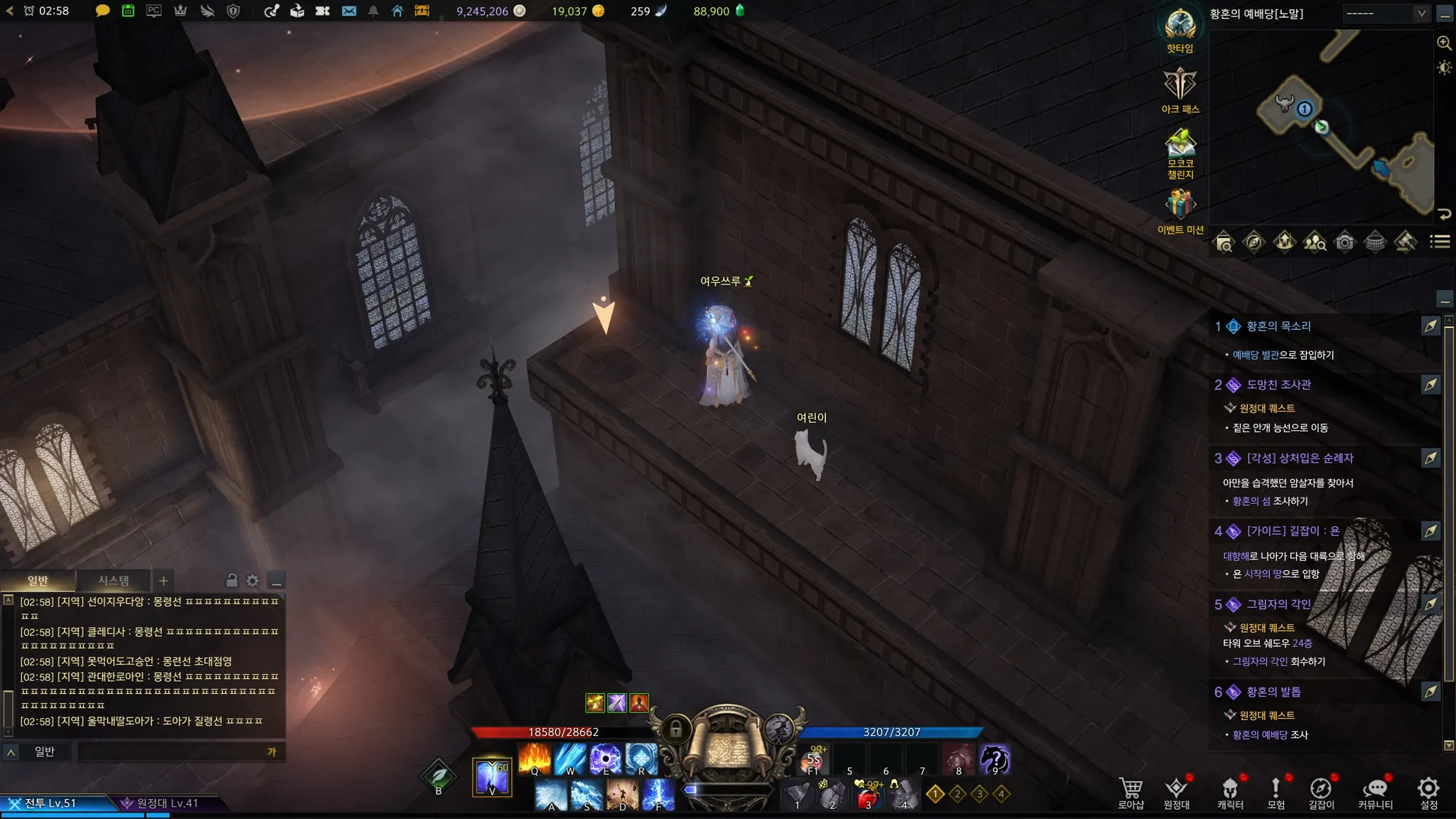Open the minimap channel dropdown

coord(1386,14)
